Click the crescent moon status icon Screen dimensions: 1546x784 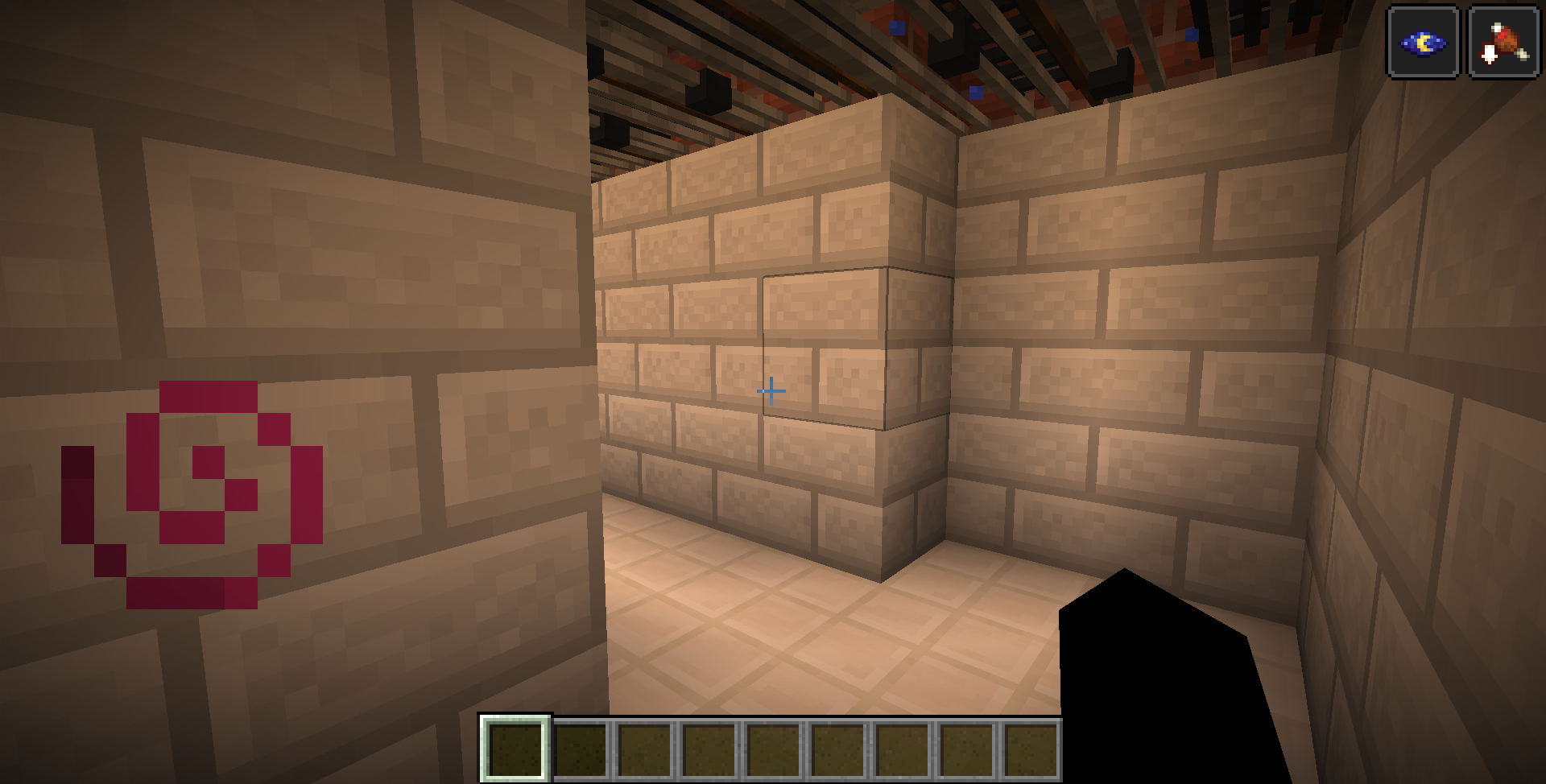pos(1422,42)
